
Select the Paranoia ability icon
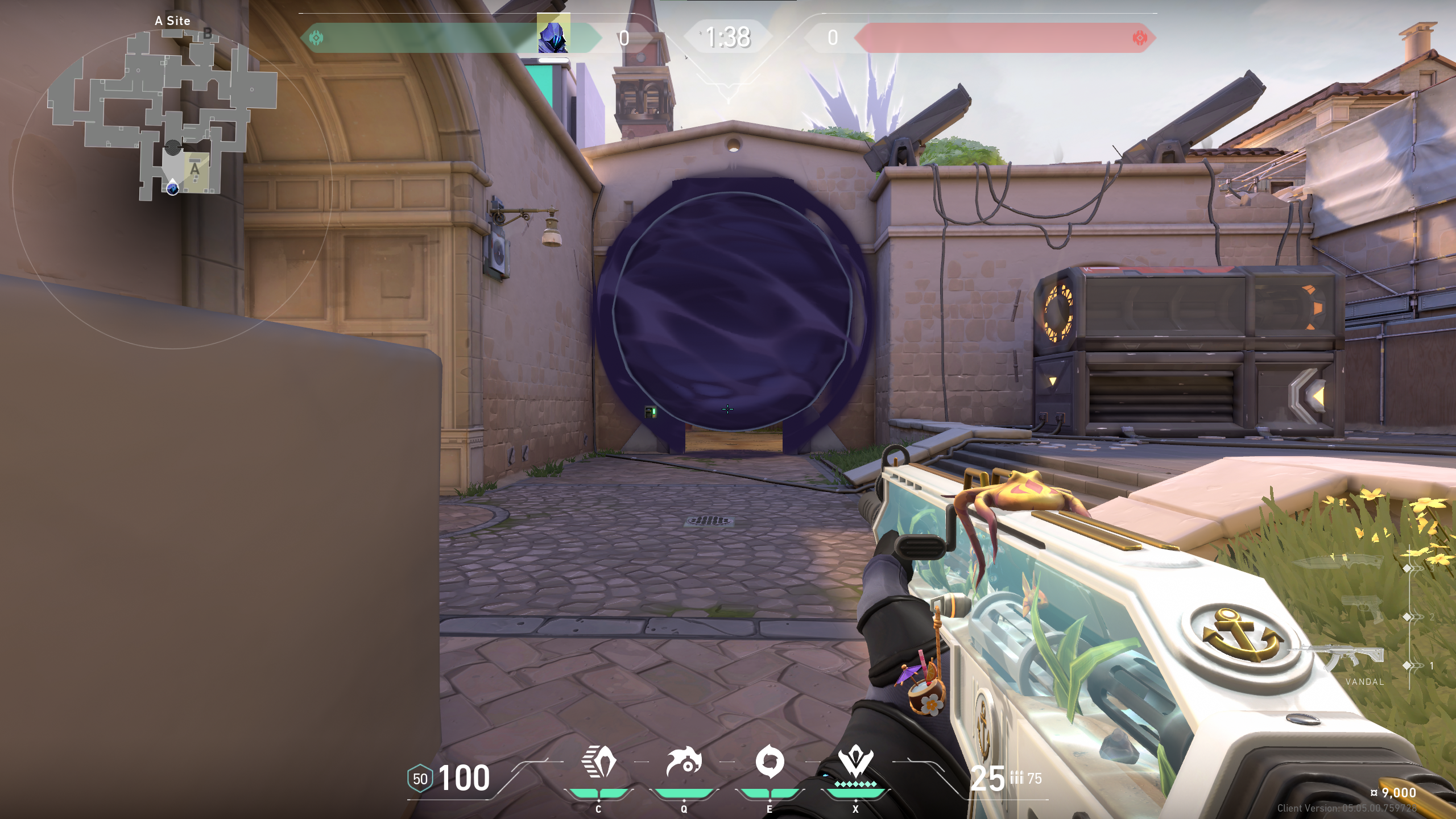pos(684,762)
